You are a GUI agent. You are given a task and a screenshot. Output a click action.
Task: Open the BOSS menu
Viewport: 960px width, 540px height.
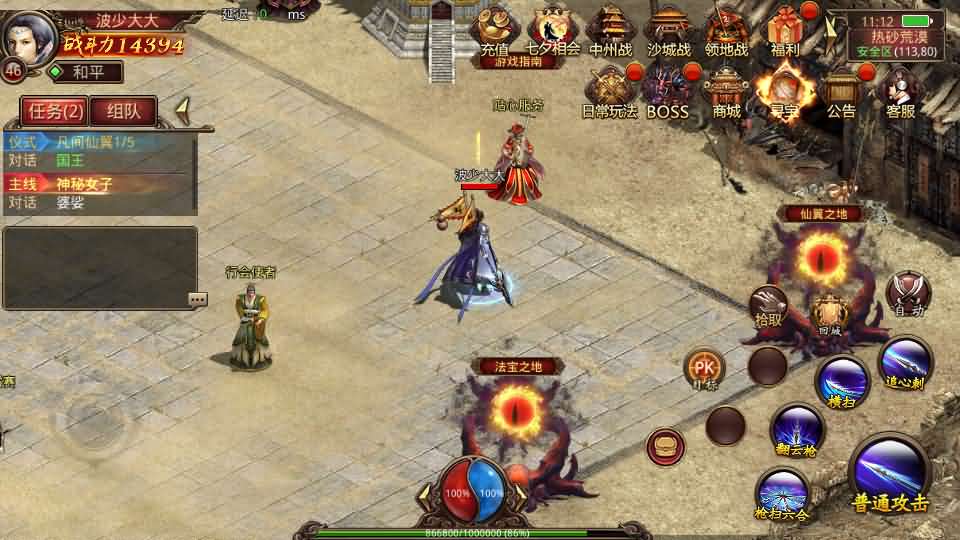pos(667,91)
